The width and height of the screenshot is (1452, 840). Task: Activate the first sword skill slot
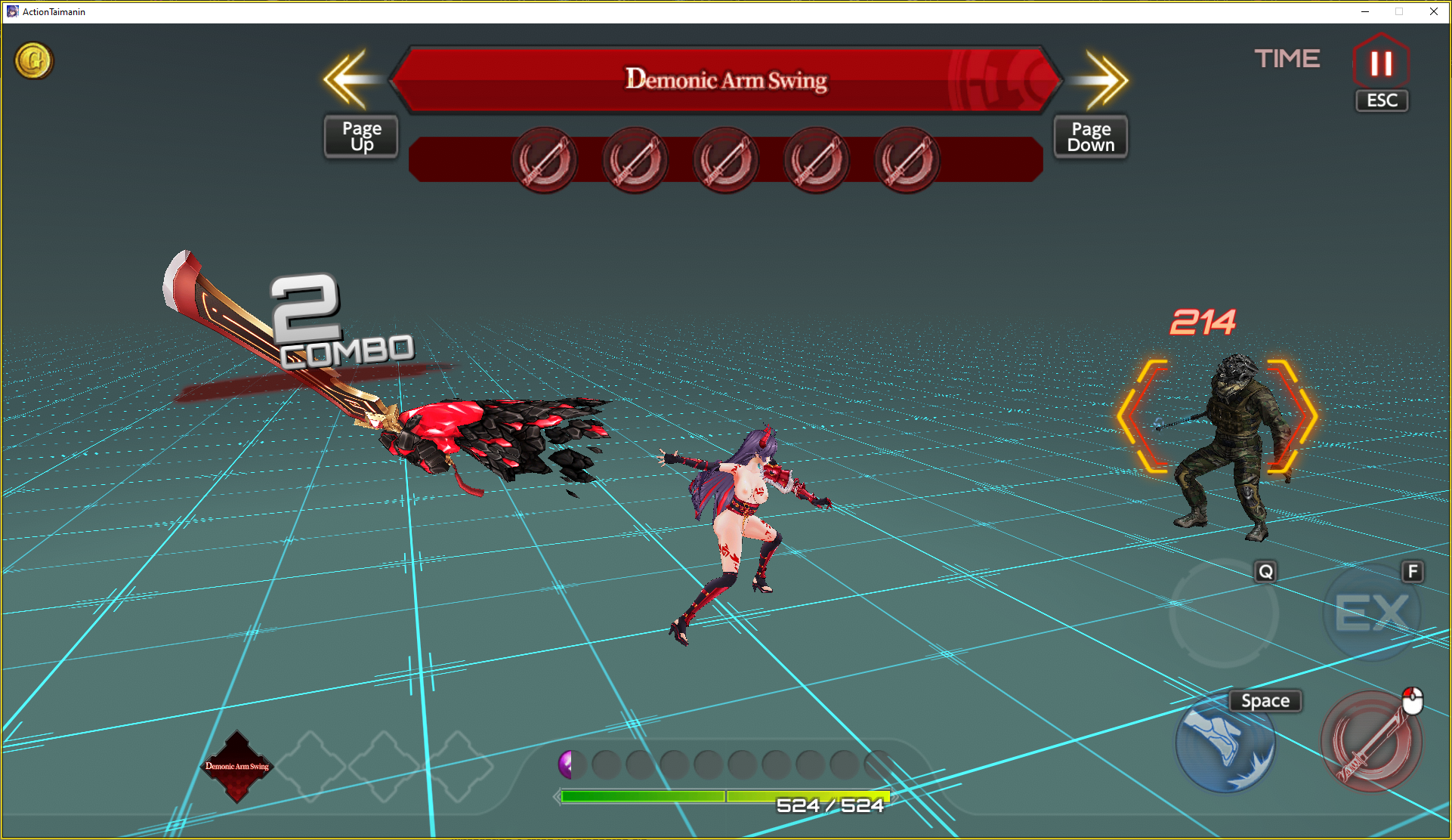(x=545, y=159)
